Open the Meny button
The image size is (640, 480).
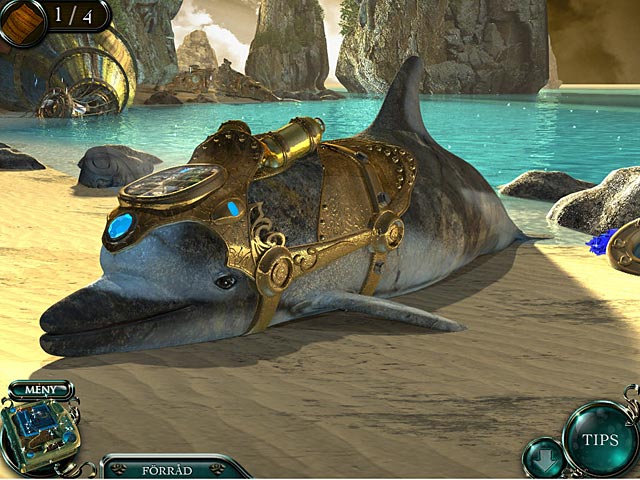pyautogui.click(x=40, y=389)
